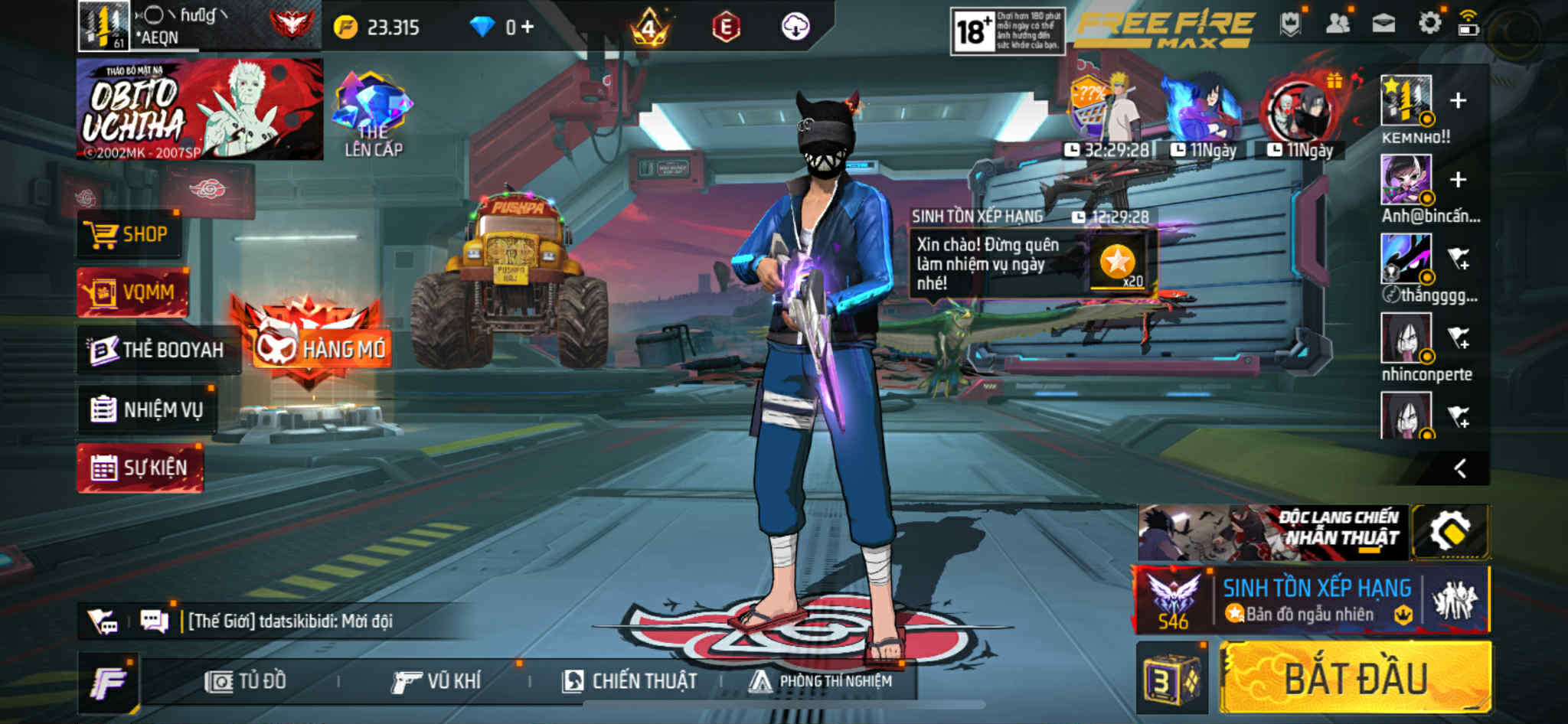Start the match with BẮT ĐẦU
1568x724 pixels.
[x=1355, y=678]
